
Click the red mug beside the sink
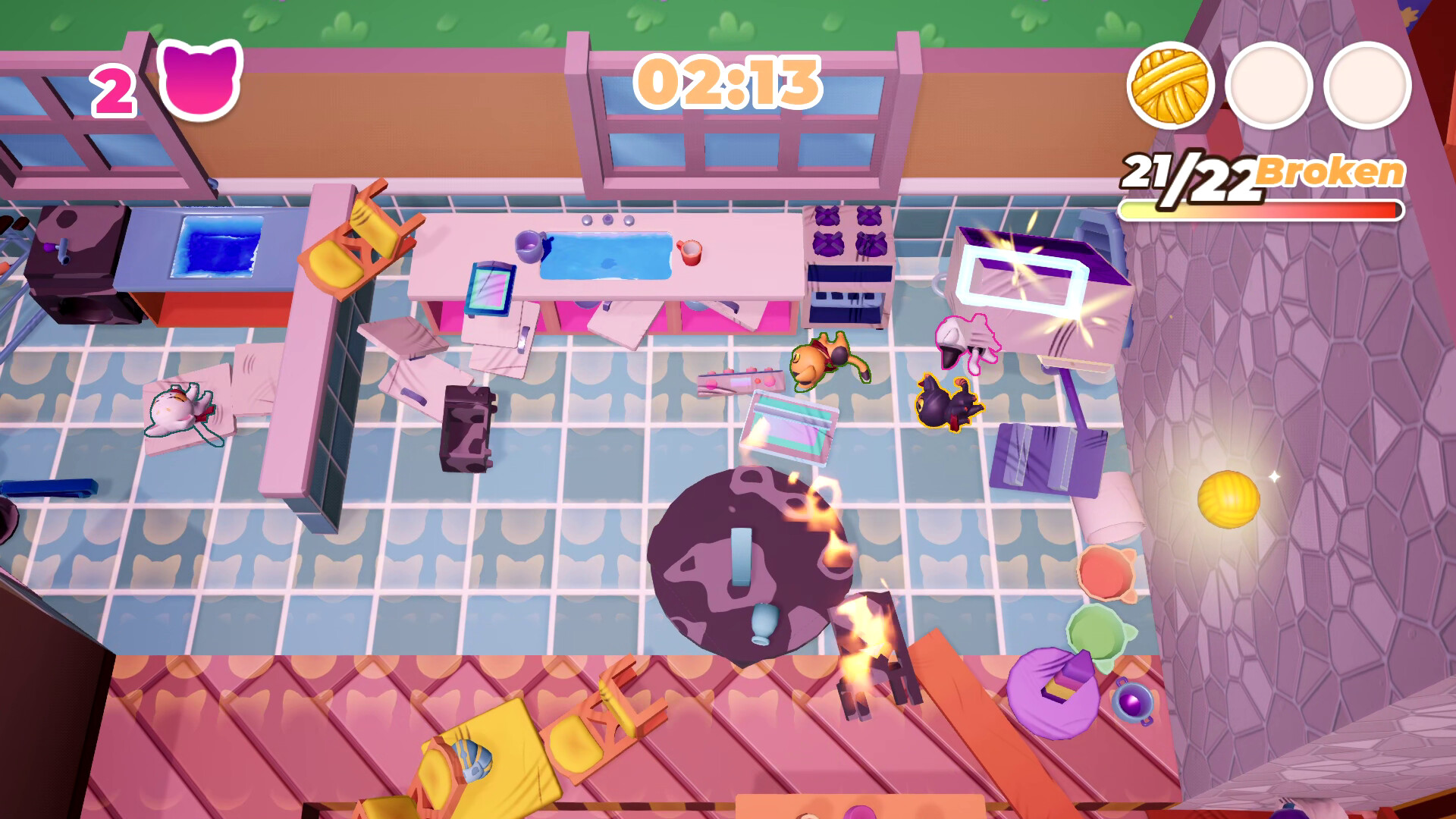(691, 253)
